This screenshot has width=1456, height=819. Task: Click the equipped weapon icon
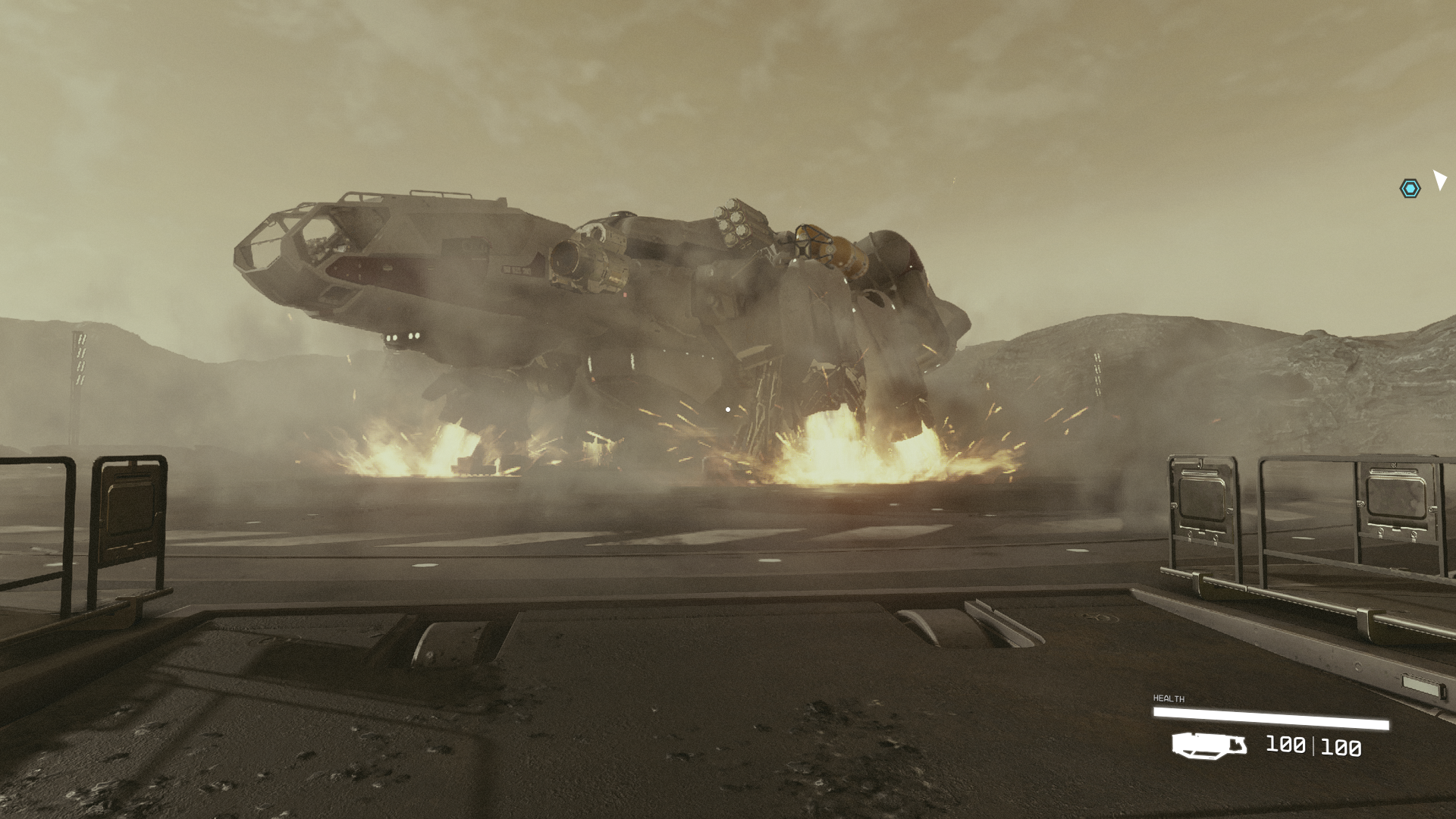[1209, 745]
